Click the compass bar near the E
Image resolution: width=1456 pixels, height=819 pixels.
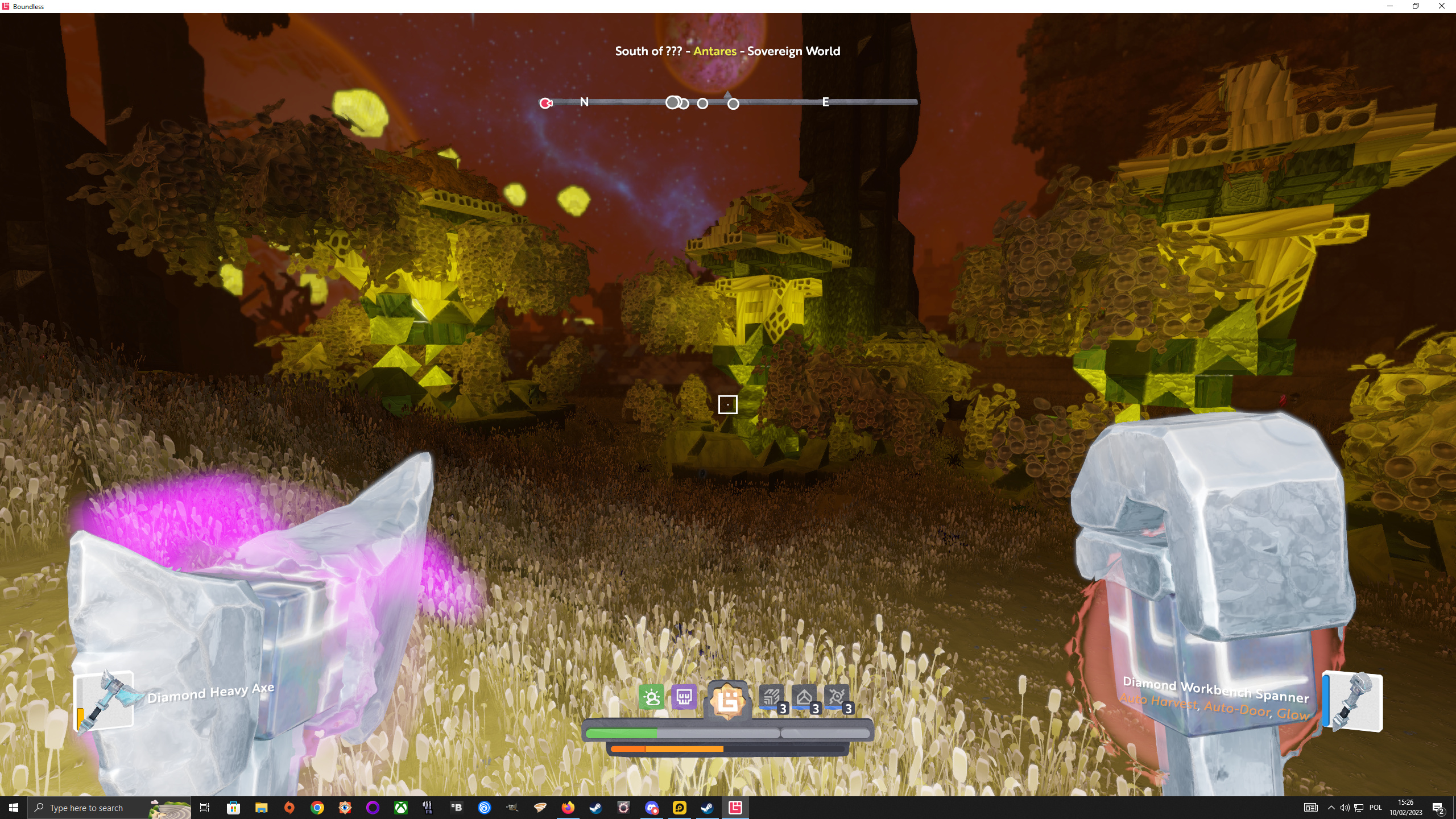[x=825, y=102]
